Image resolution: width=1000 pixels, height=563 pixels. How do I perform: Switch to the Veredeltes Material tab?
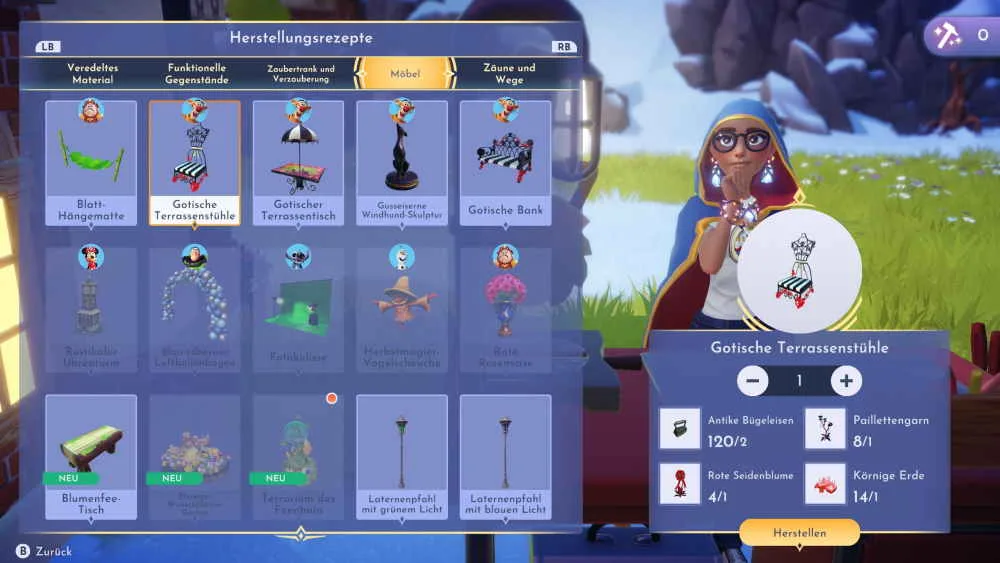(91, 73)
